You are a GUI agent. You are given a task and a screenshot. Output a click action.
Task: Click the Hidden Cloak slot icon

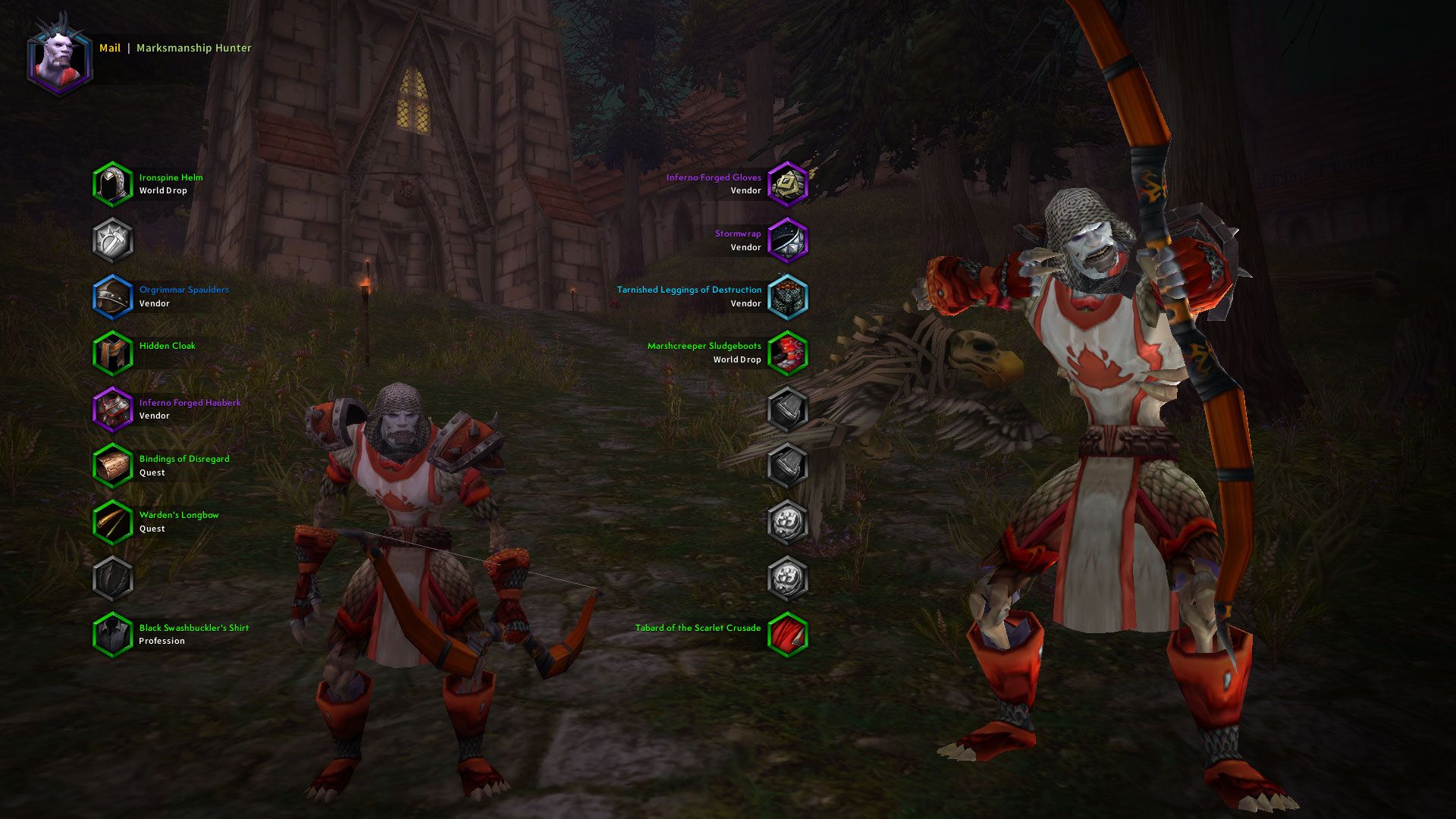(114, 352)
